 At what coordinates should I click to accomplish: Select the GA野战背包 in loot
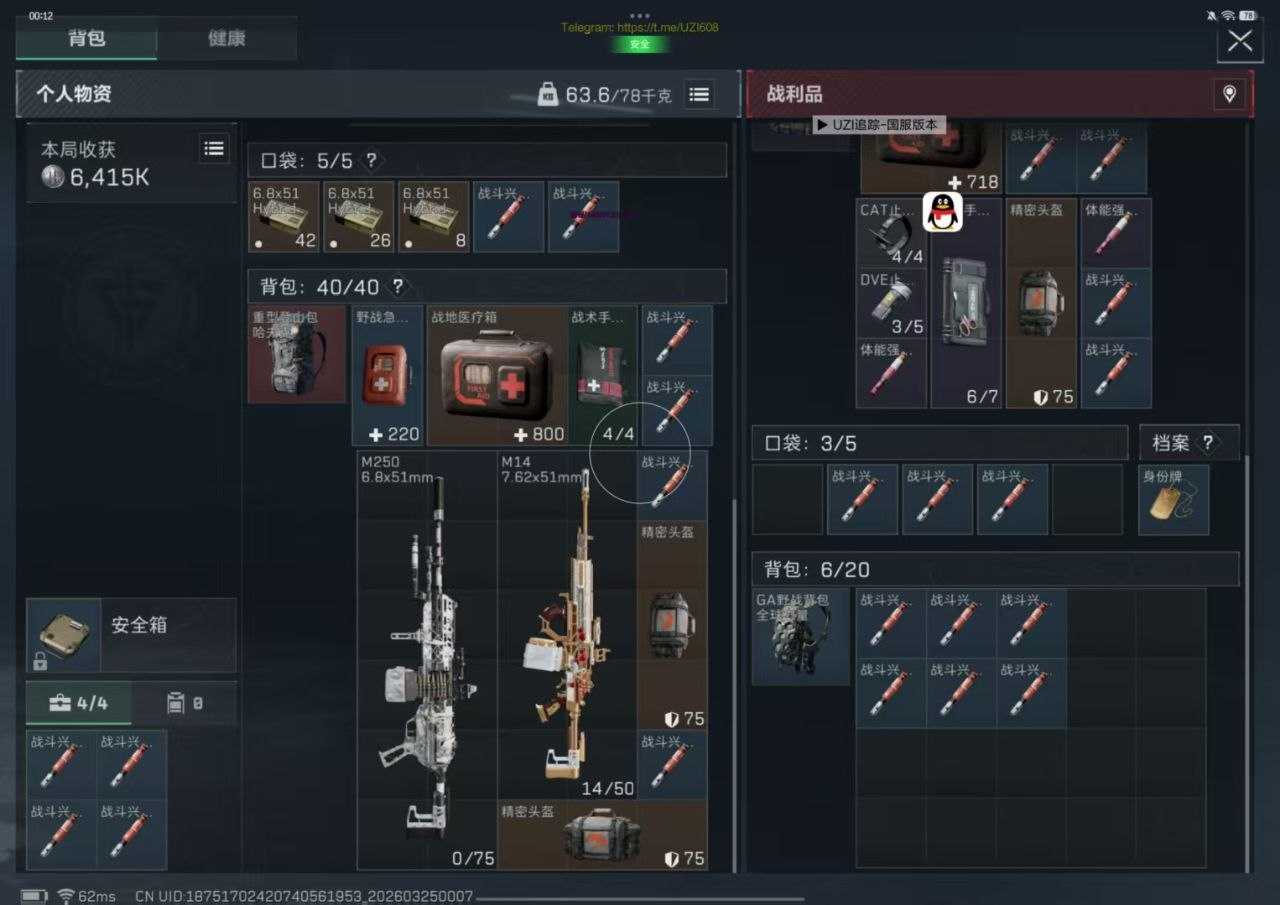click(801, 636)
